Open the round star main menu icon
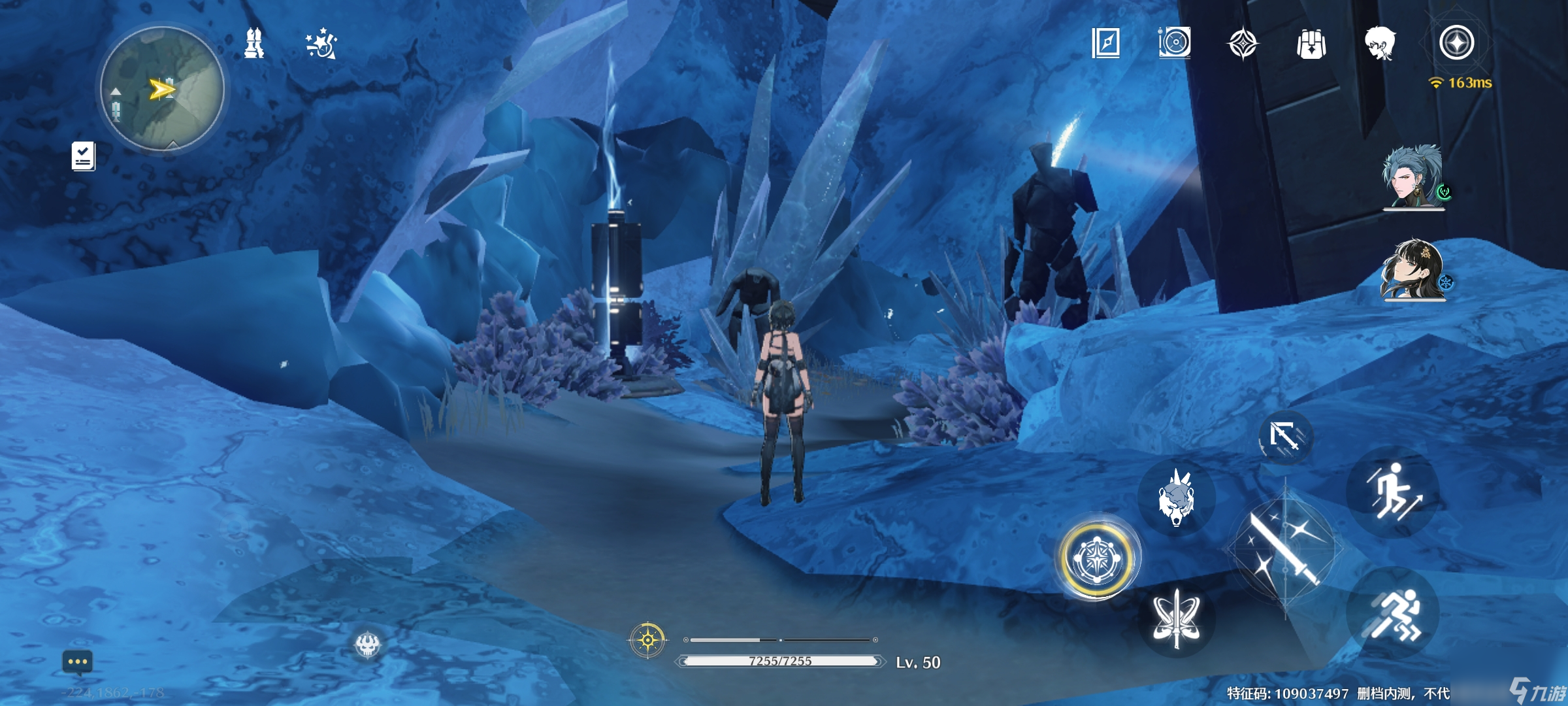Image resolution: width=1568 pixels, height=706 pixels. click(x=1456, y=43)
